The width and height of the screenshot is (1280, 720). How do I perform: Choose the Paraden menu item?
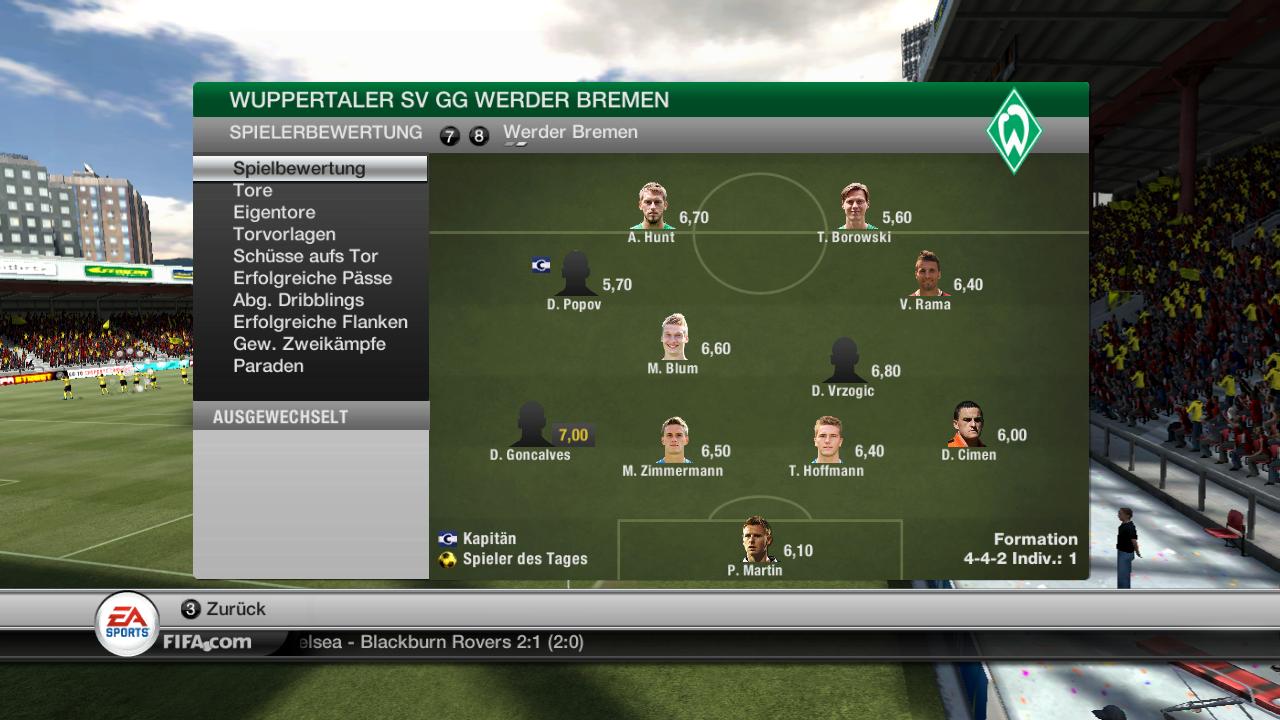click(x=268, y=366)
